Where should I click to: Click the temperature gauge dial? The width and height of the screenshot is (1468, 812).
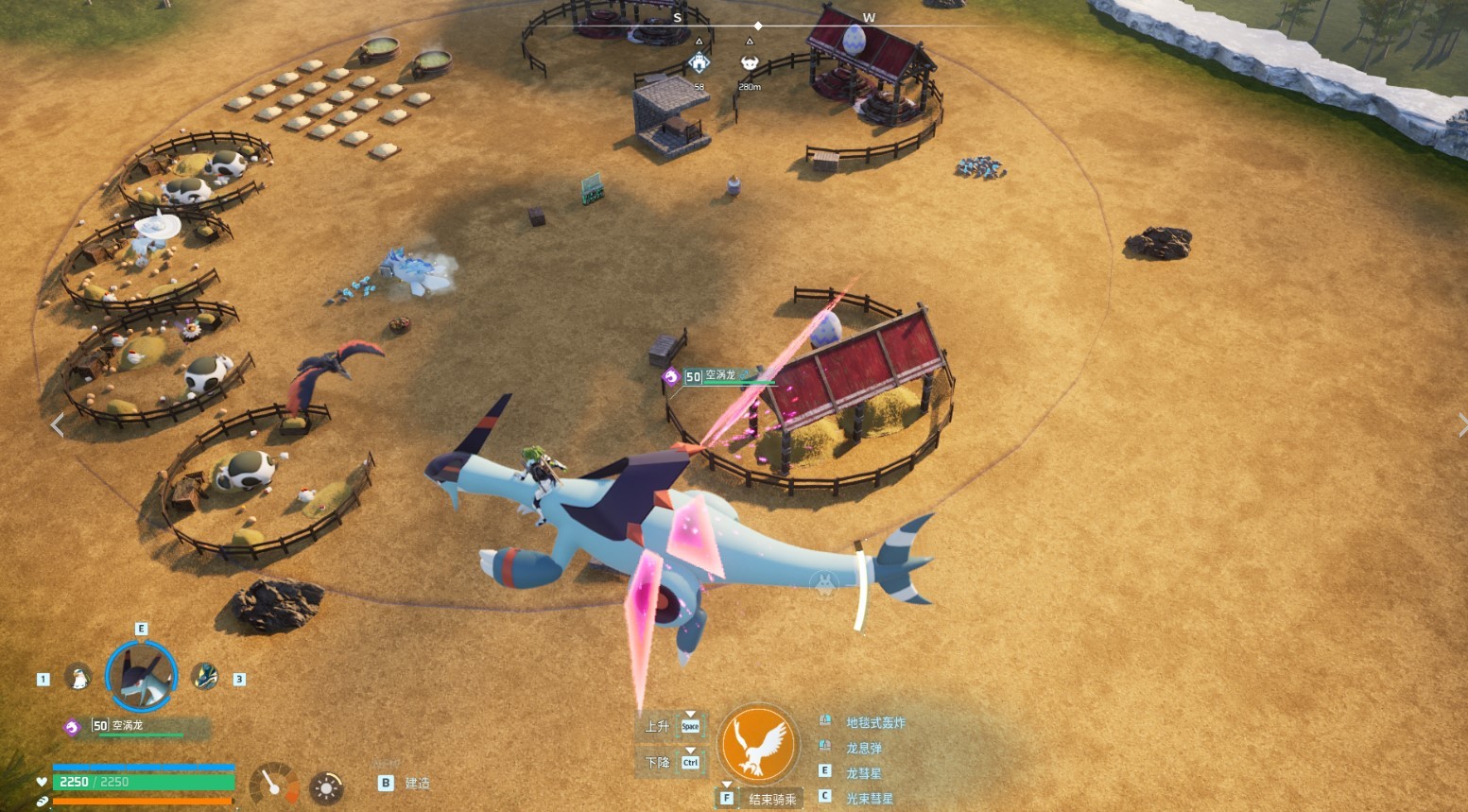click(274, 784)
